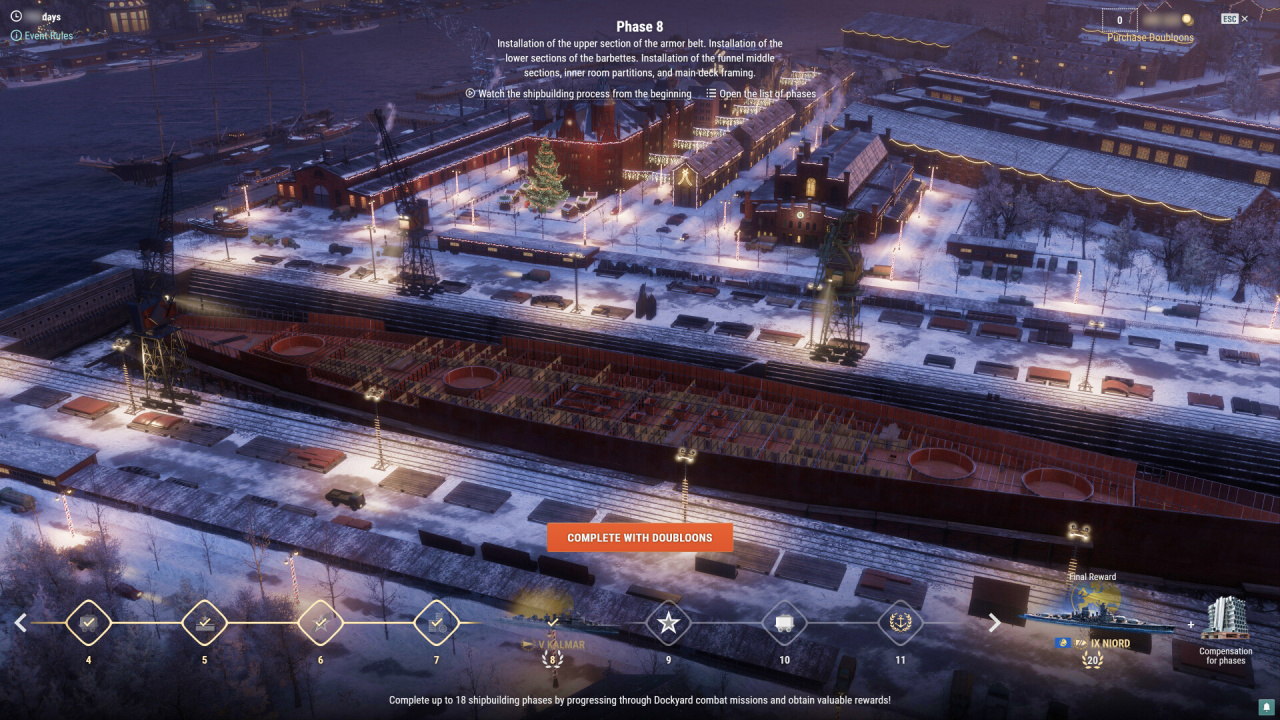Select phase 4 marker
This screenshot has height=720, width=1280.
(x=88, y=623)
